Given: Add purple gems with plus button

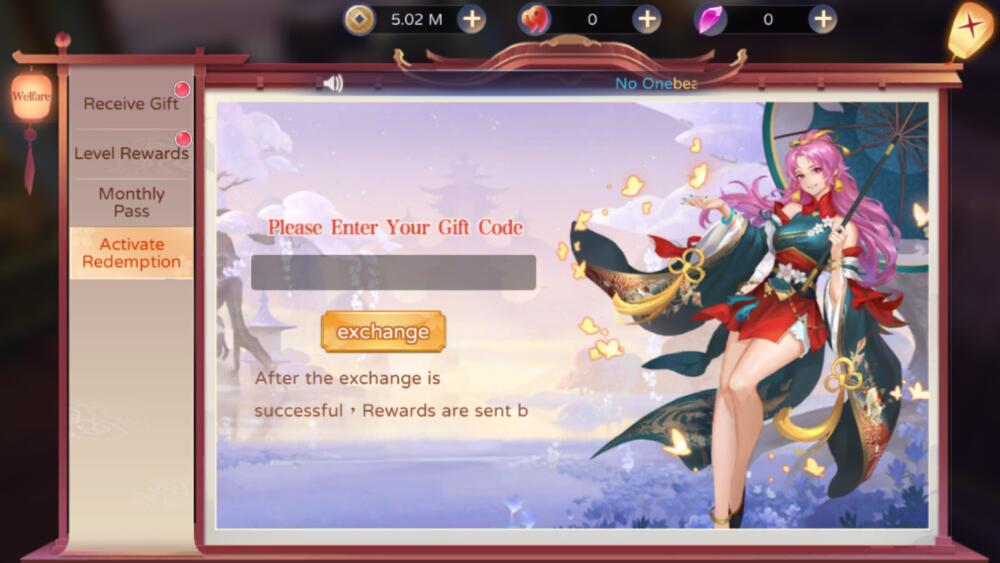Looking at the screenshot, I should click(x=822, y=19).
